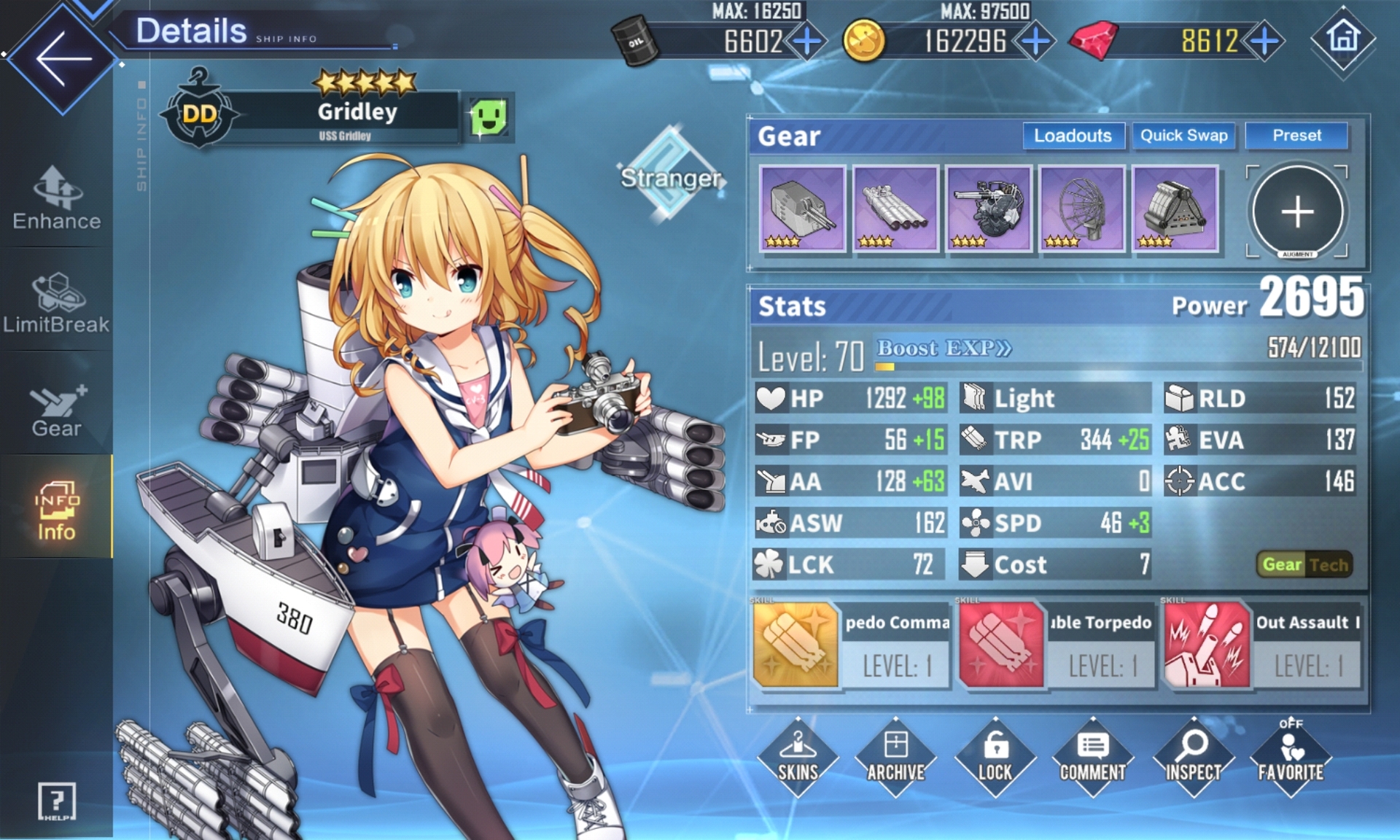Return to the home screen
The height and width of the screenshot is (840, 1400).
coord(1342,39)
